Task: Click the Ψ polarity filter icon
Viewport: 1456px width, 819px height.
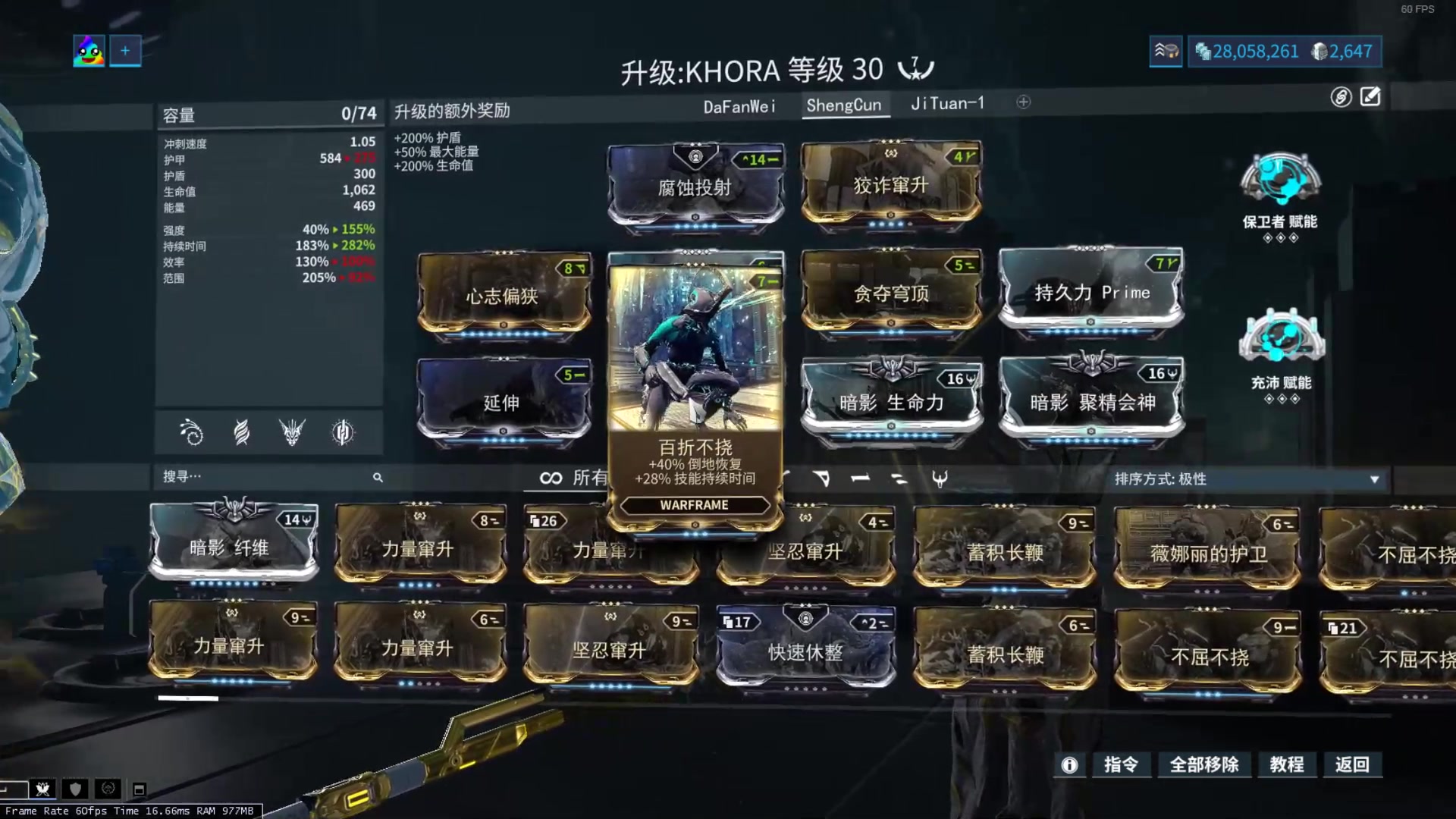Action: pos(940,478)
